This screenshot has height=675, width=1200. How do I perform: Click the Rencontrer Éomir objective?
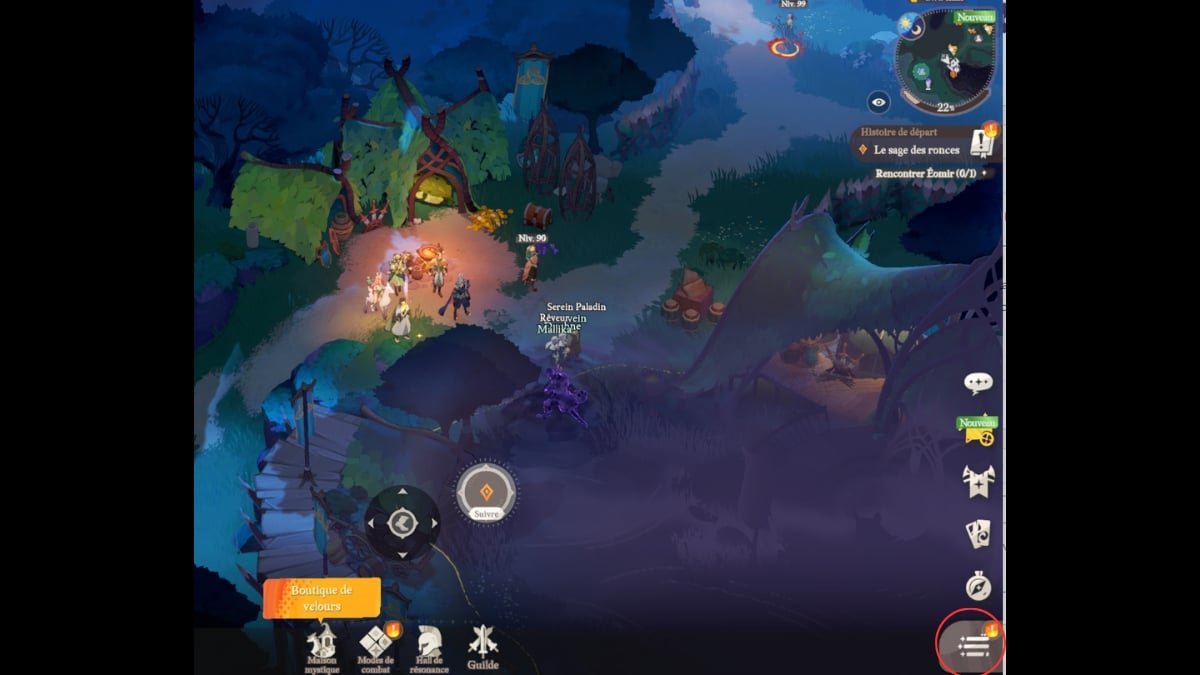pos(925,173)
